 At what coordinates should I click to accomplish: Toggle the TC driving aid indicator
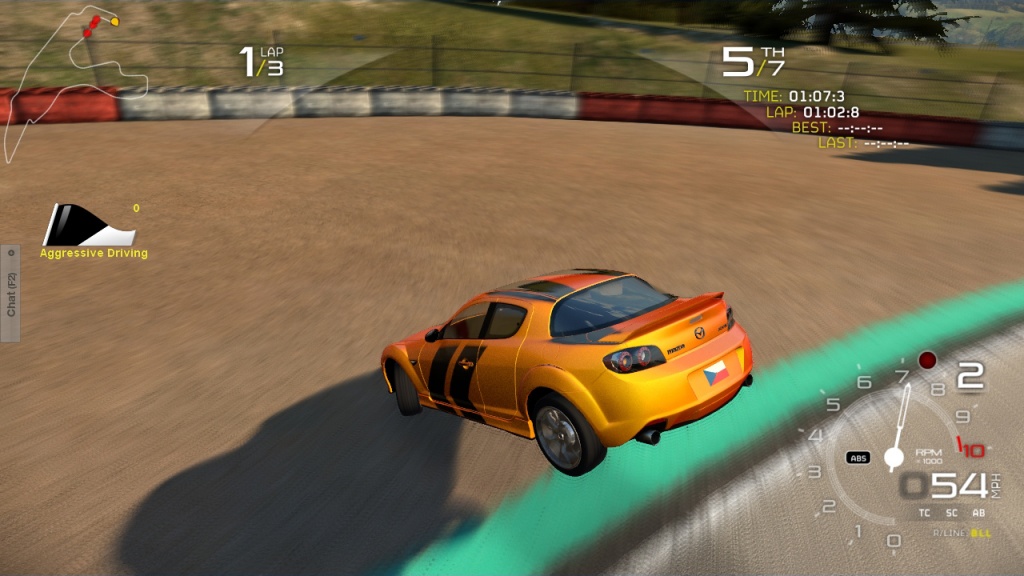point(925,513)
